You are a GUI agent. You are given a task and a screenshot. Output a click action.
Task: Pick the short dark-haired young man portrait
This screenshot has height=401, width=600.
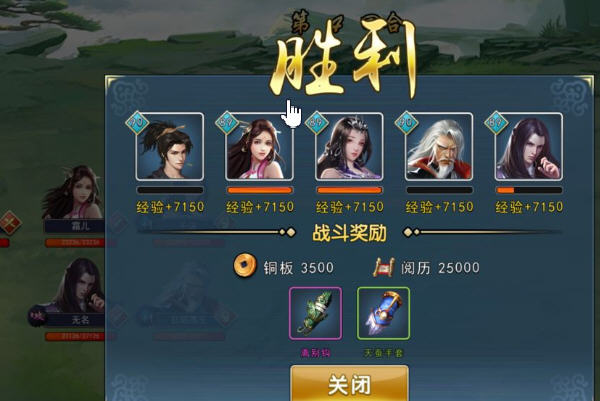coord(170,147)
